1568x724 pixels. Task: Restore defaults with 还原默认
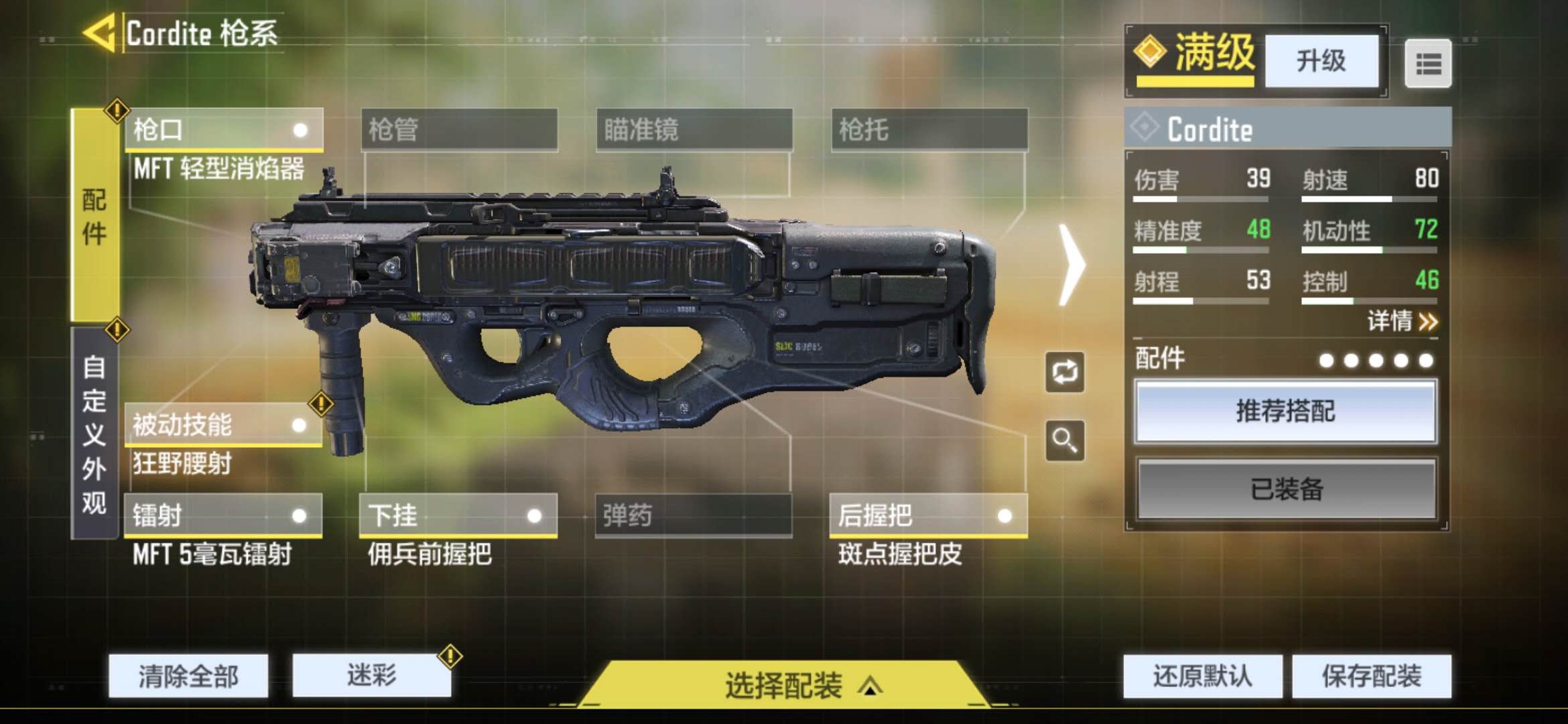click(1203, 676)
